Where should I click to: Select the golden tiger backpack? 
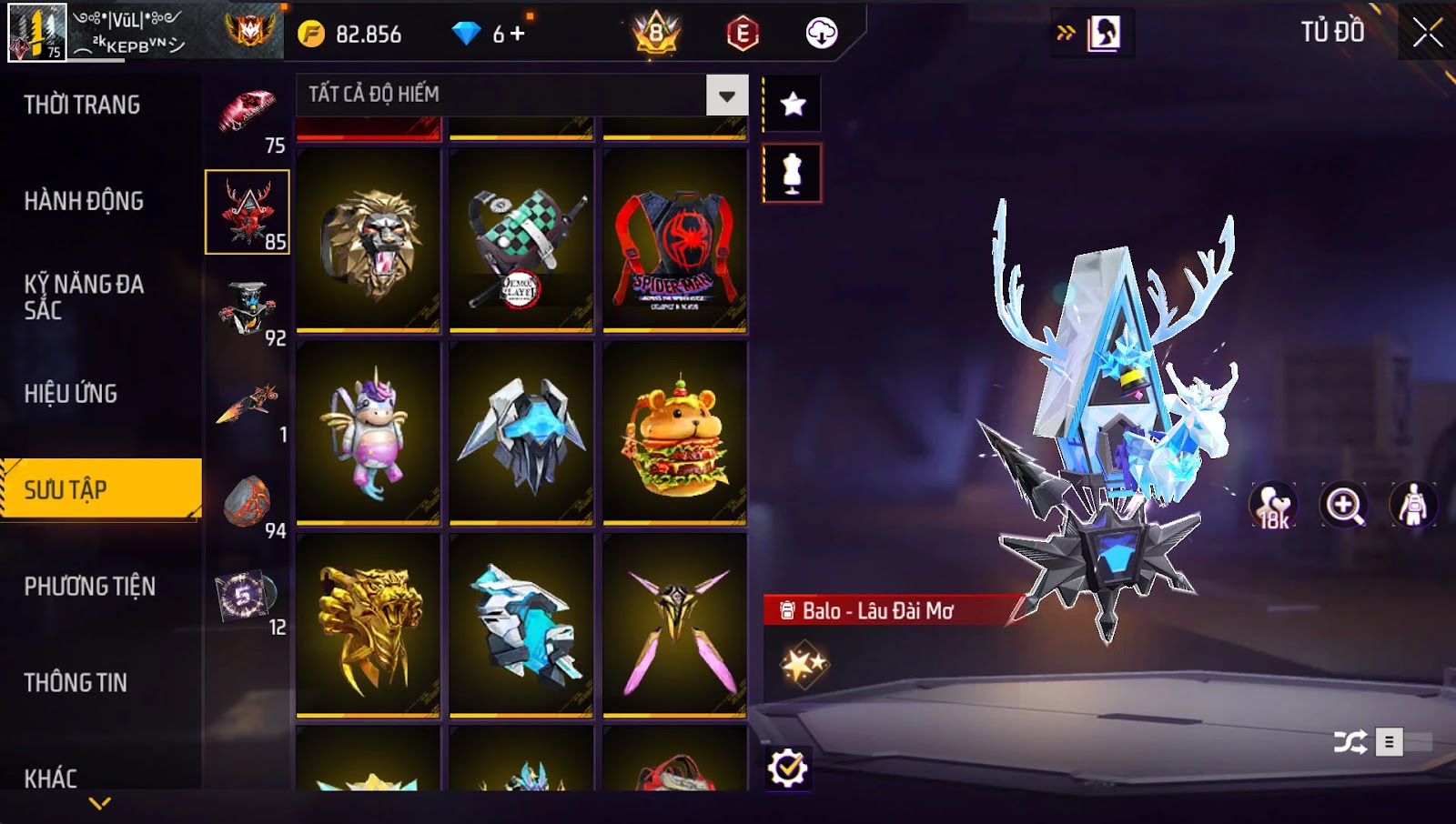[x=369, y=626]
